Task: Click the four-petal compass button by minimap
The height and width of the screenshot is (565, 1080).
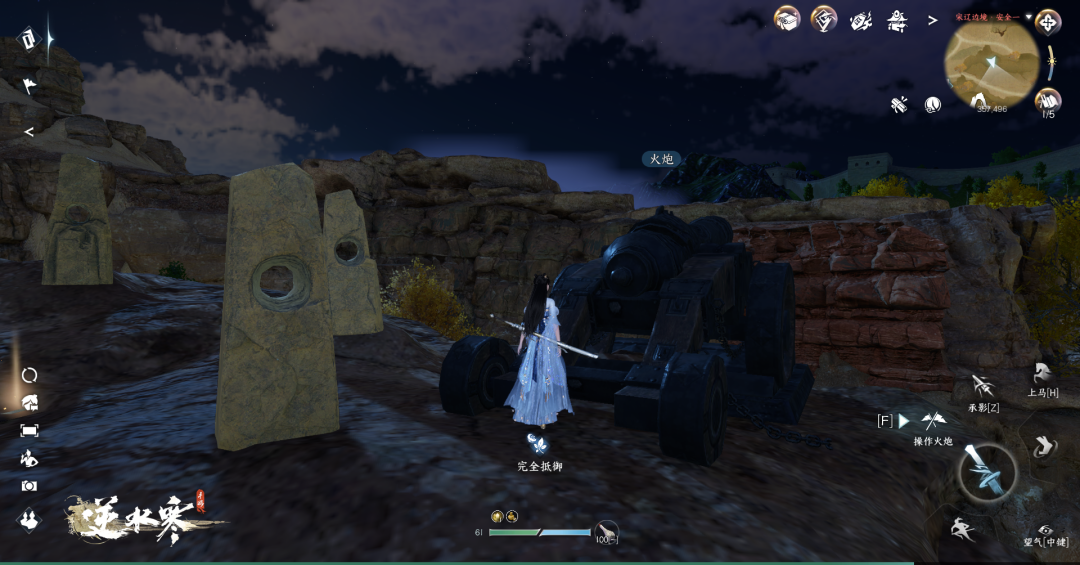Action: [x=1048, y=21]
